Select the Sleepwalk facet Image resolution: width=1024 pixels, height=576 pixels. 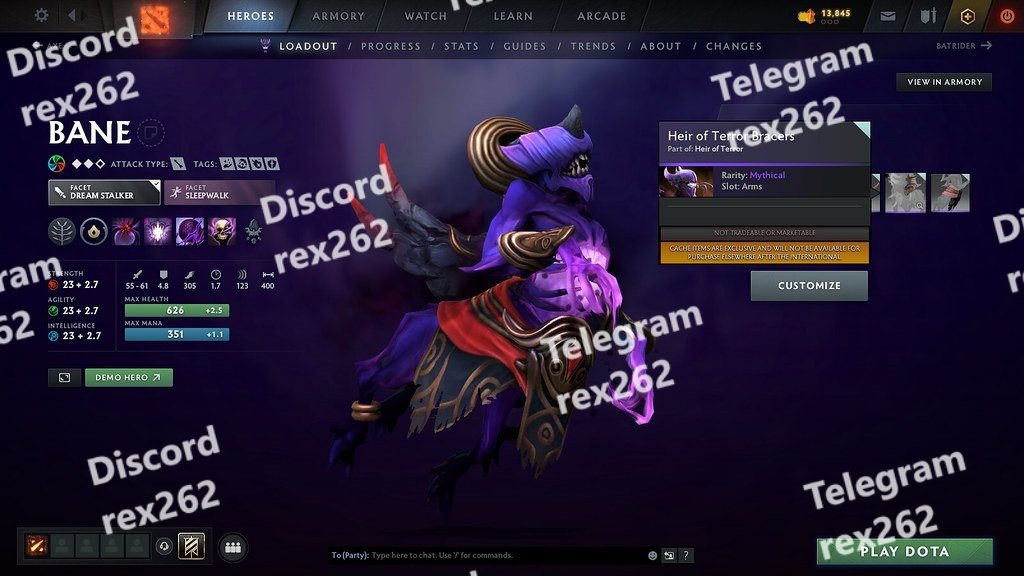point(219,192)
